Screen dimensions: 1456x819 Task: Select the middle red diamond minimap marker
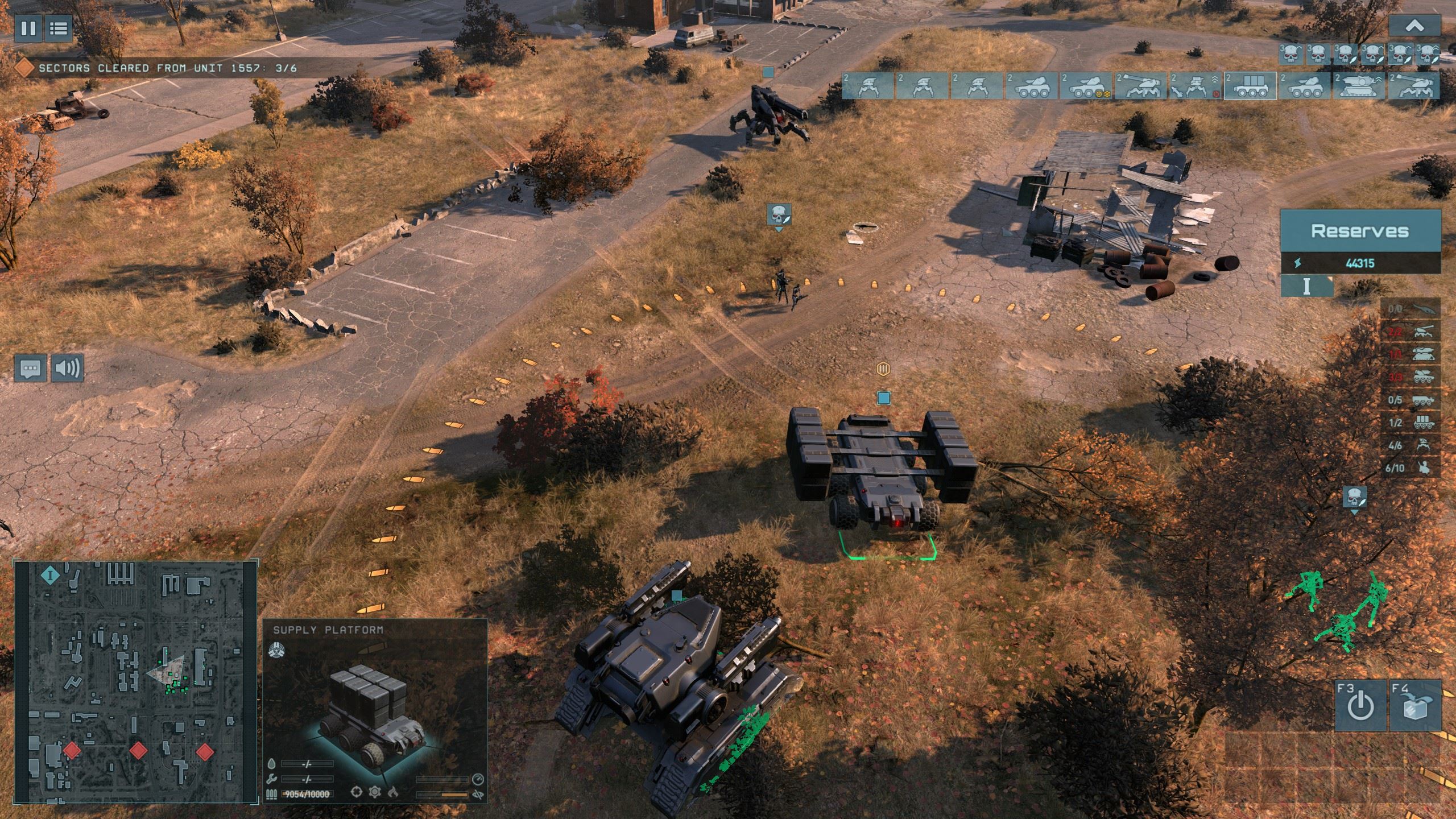click(x=138, y=750)
